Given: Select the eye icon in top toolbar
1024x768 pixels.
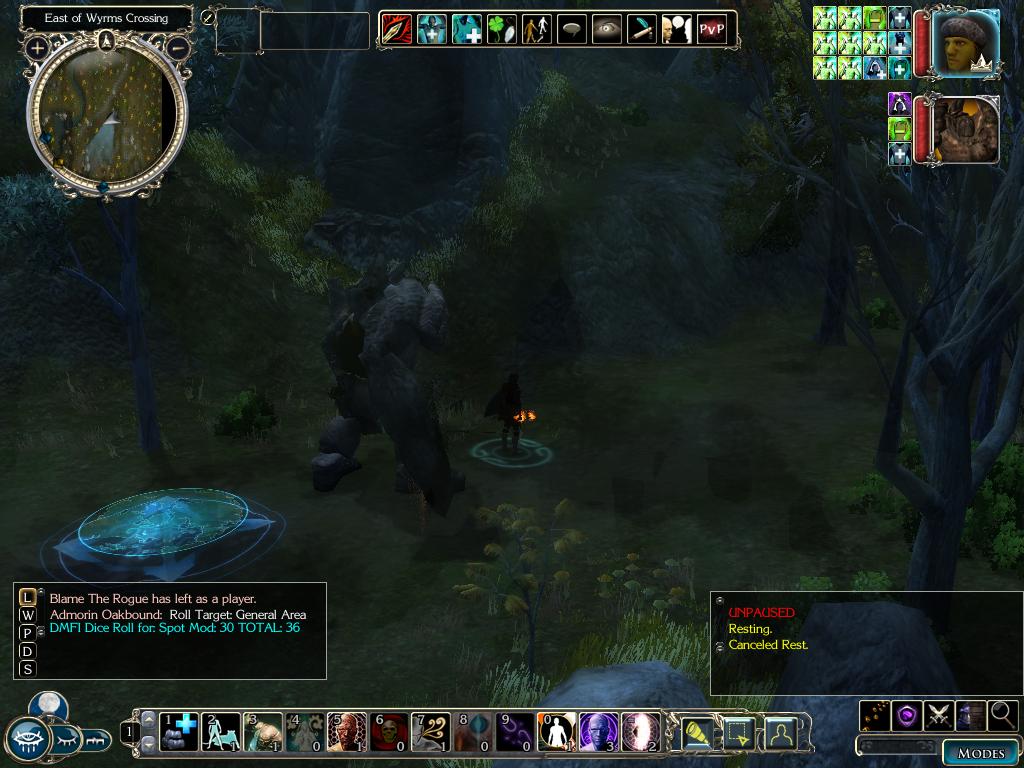Looking at the screenshot, I should tap(607, 29).
